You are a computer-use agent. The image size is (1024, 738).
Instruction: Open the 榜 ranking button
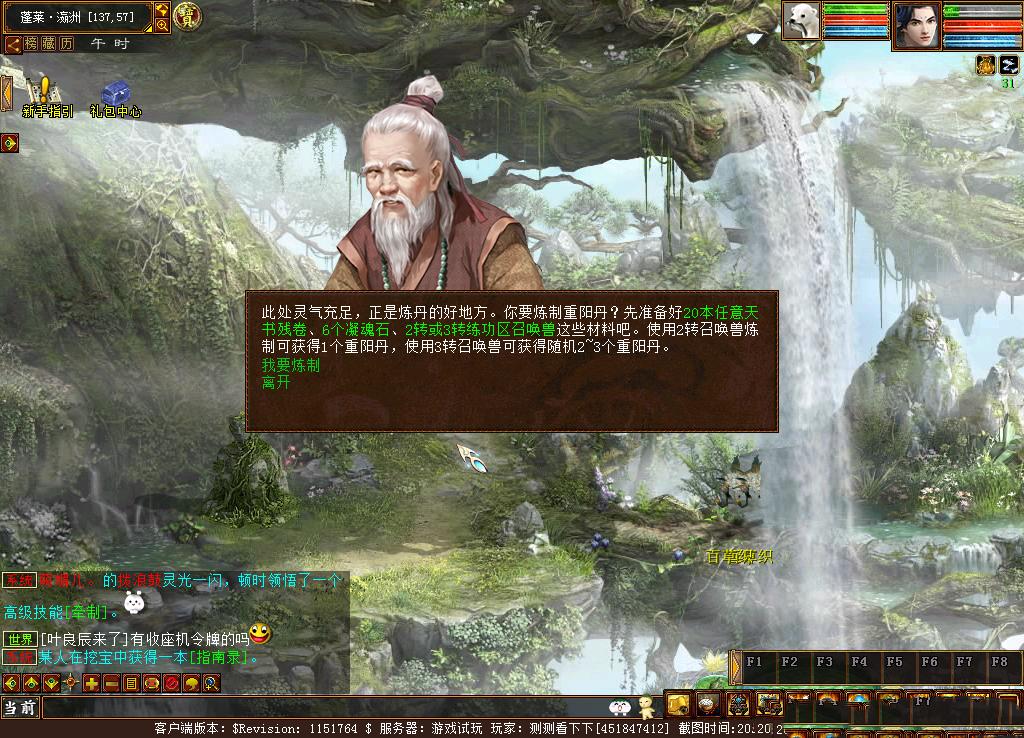pyautogui.click(x=33, y=44)
